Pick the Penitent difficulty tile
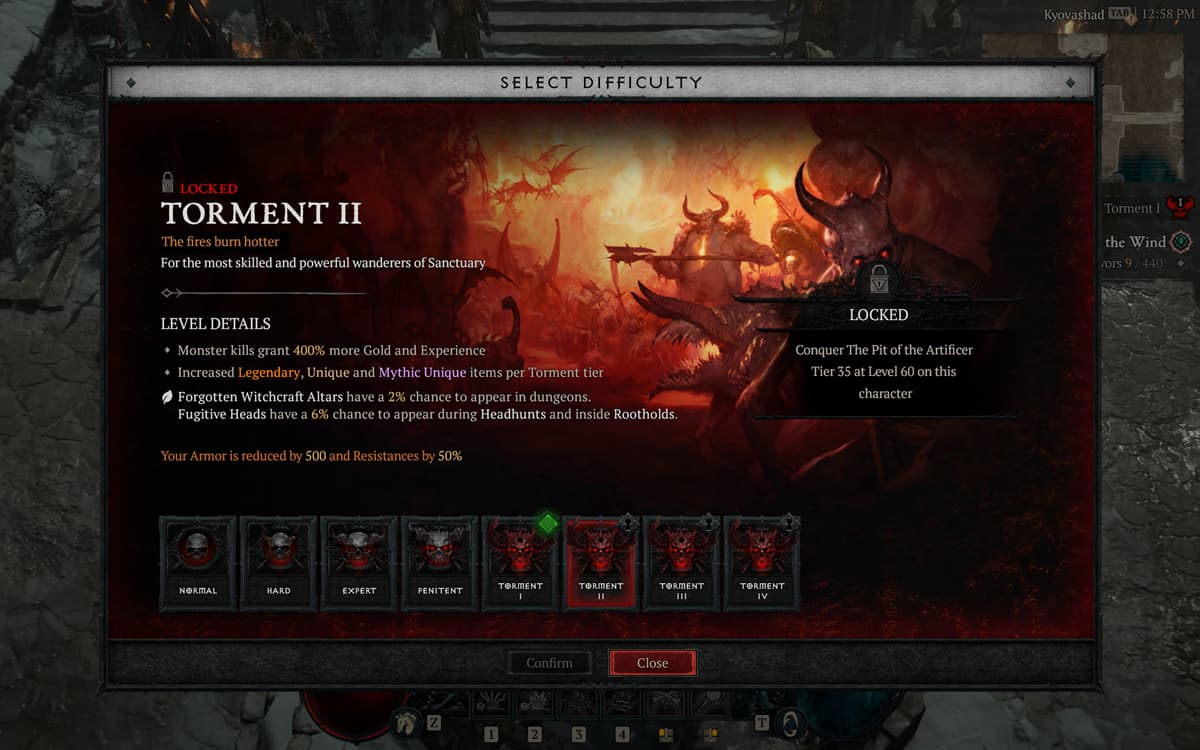The image size is (1200, 750). [440, 563]
